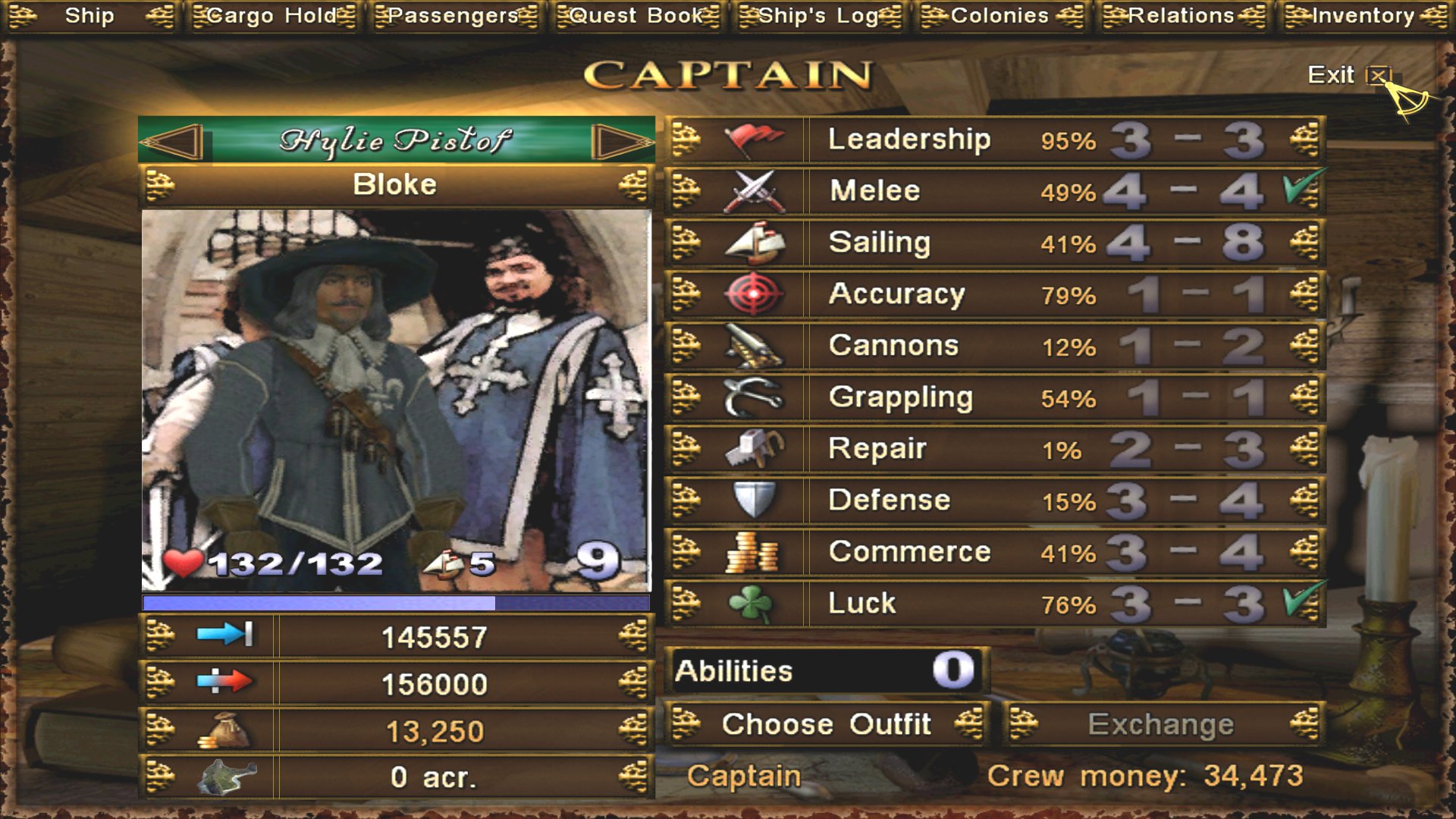Switch to the Inventory tab
The width and height of the screenshot is (1456, 819).
1363,15
